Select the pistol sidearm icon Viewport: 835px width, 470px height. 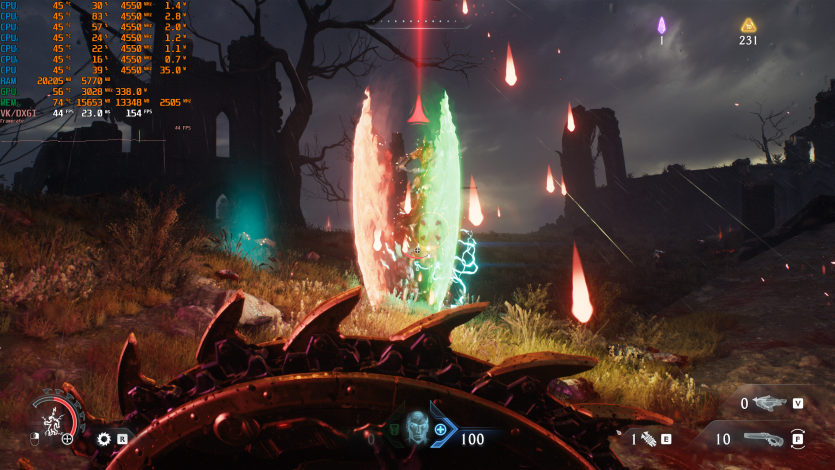click(x=770, y=403)
